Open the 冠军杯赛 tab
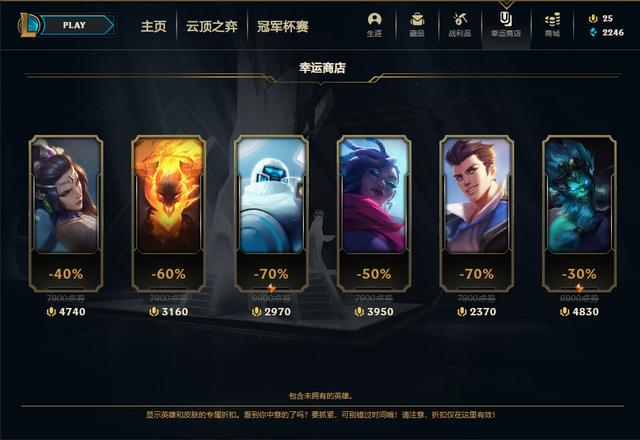This screenshot has height=440, width=640. coord(282,26)
